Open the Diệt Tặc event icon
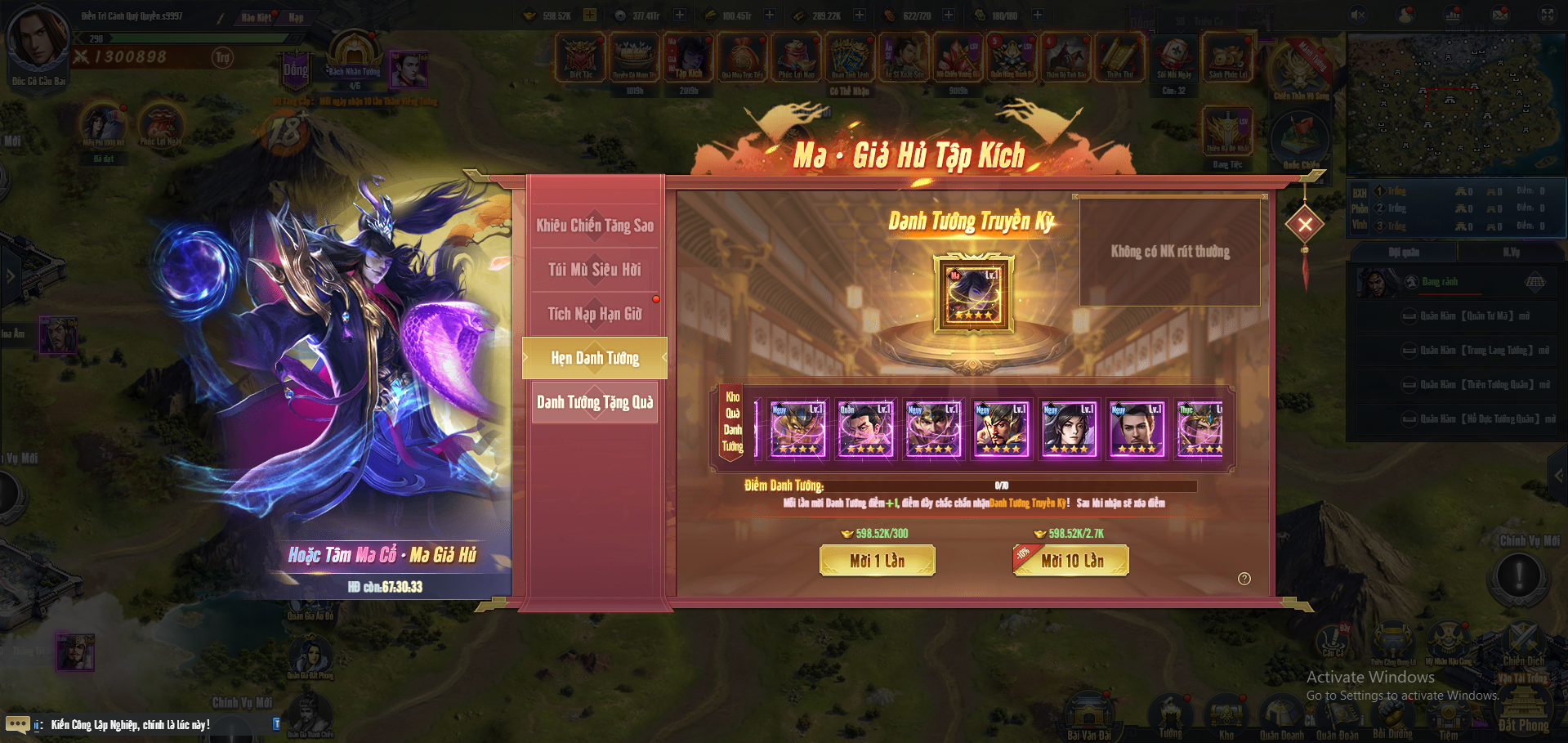 pos(581,56)
